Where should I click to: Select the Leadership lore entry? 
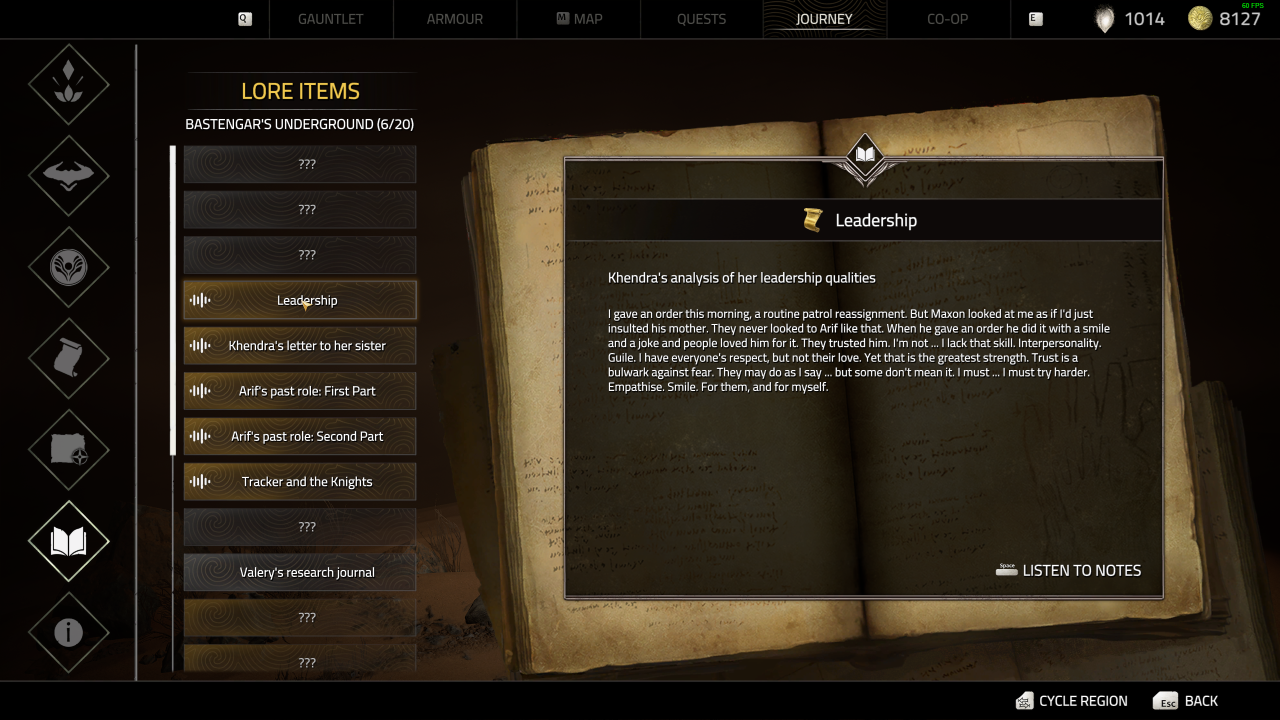(300, 300)
